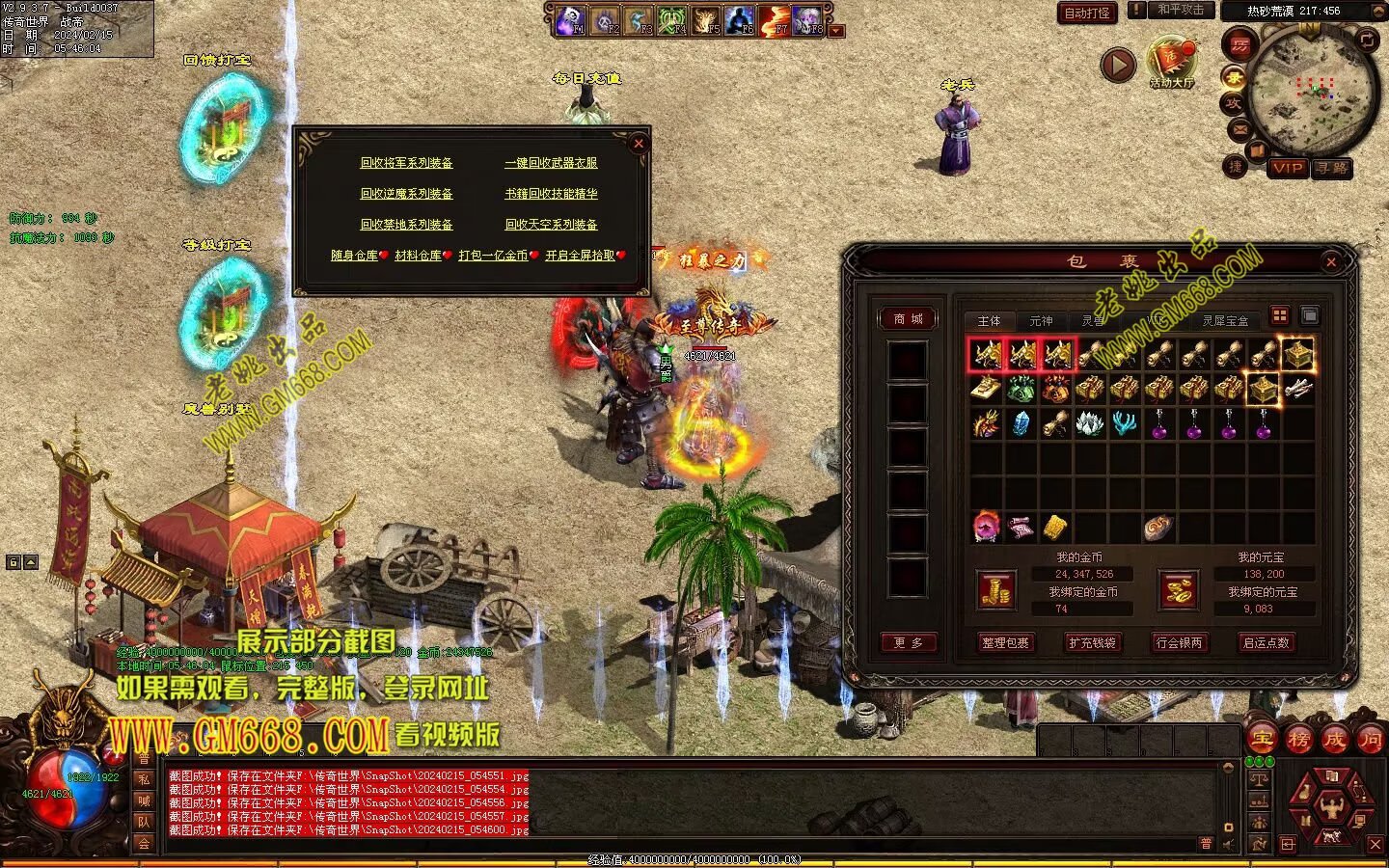Select the blue crystal item in the bag
Screen dimensions: 1389x868
[1021, 423]
